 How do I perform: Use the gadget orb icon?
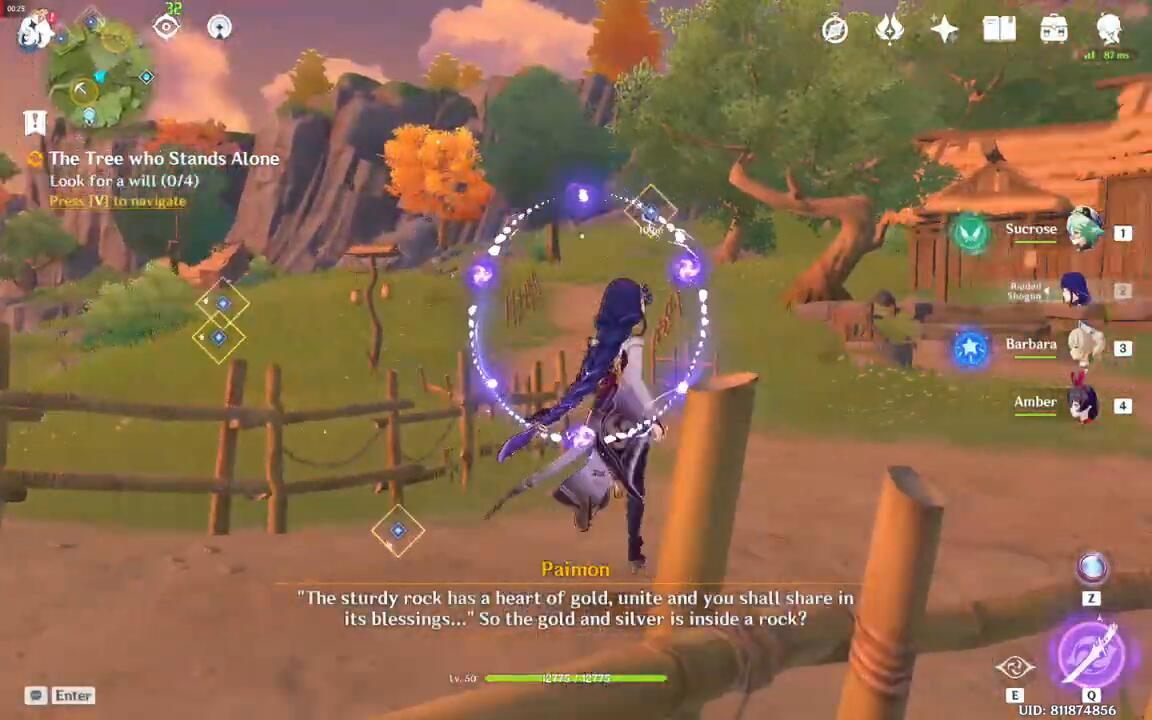click(x=1091, y=568)
